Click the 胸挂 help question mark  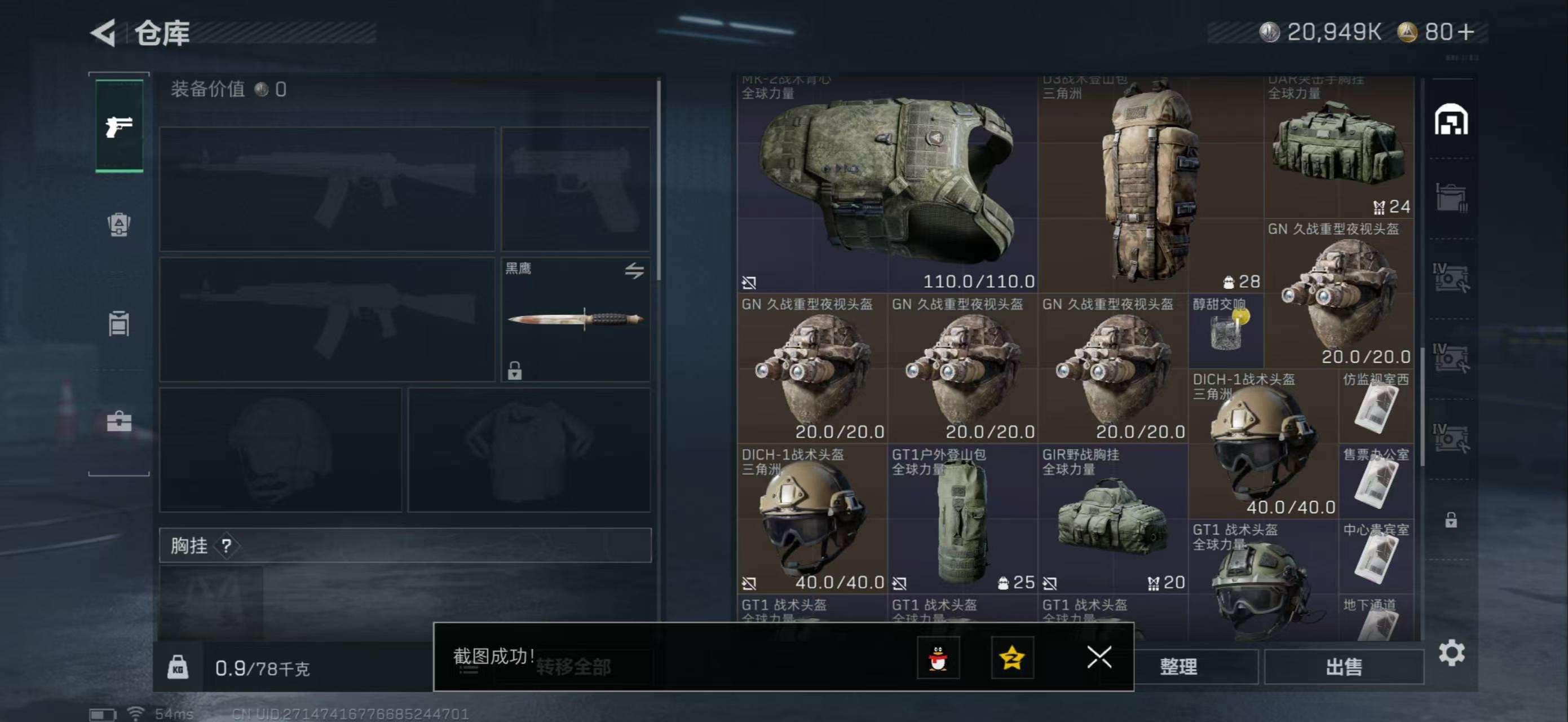click(x=227, y=545)
